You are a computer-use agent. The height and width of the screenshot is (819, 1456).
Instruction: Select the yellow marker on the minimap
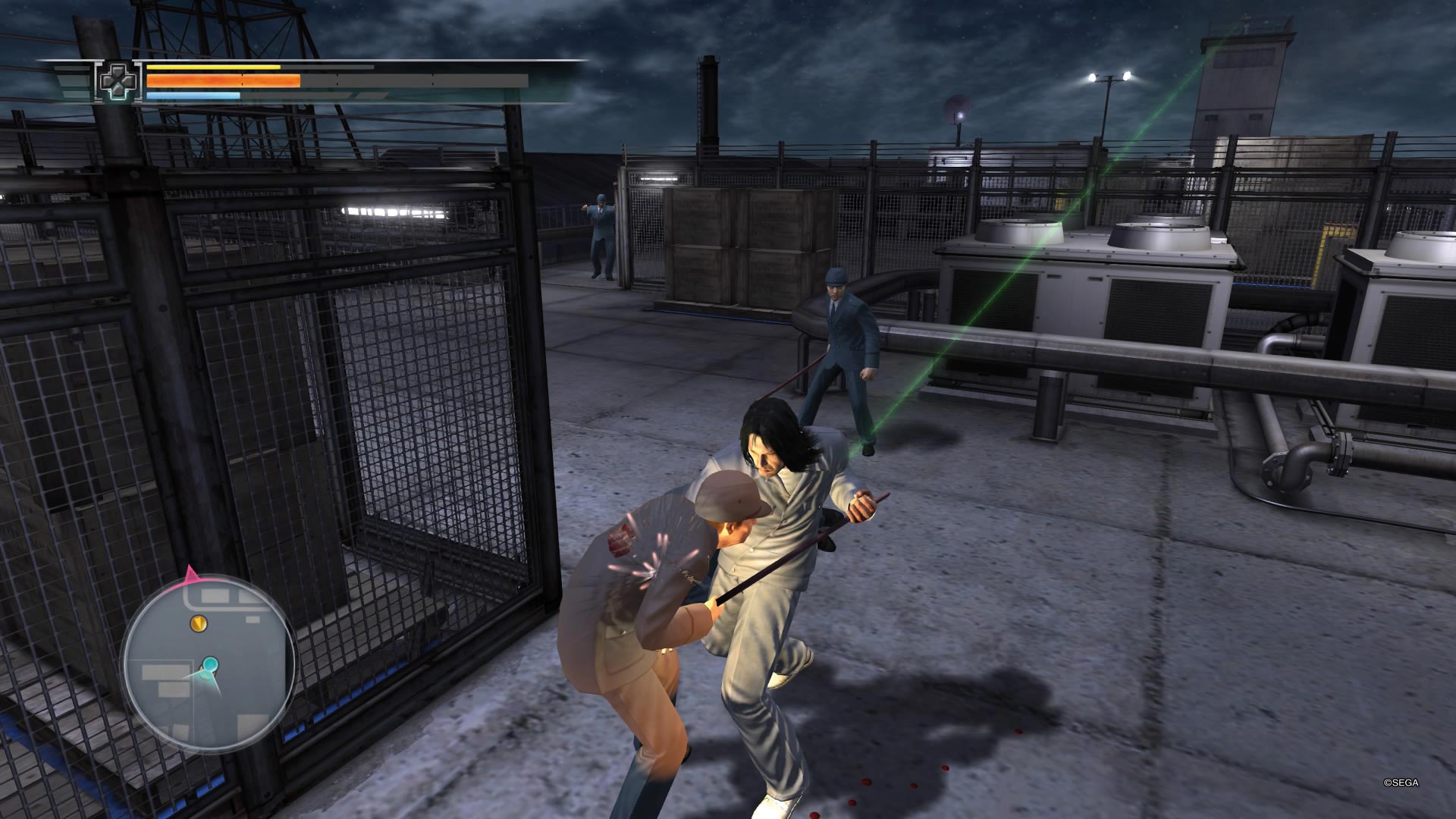[199, 623]
